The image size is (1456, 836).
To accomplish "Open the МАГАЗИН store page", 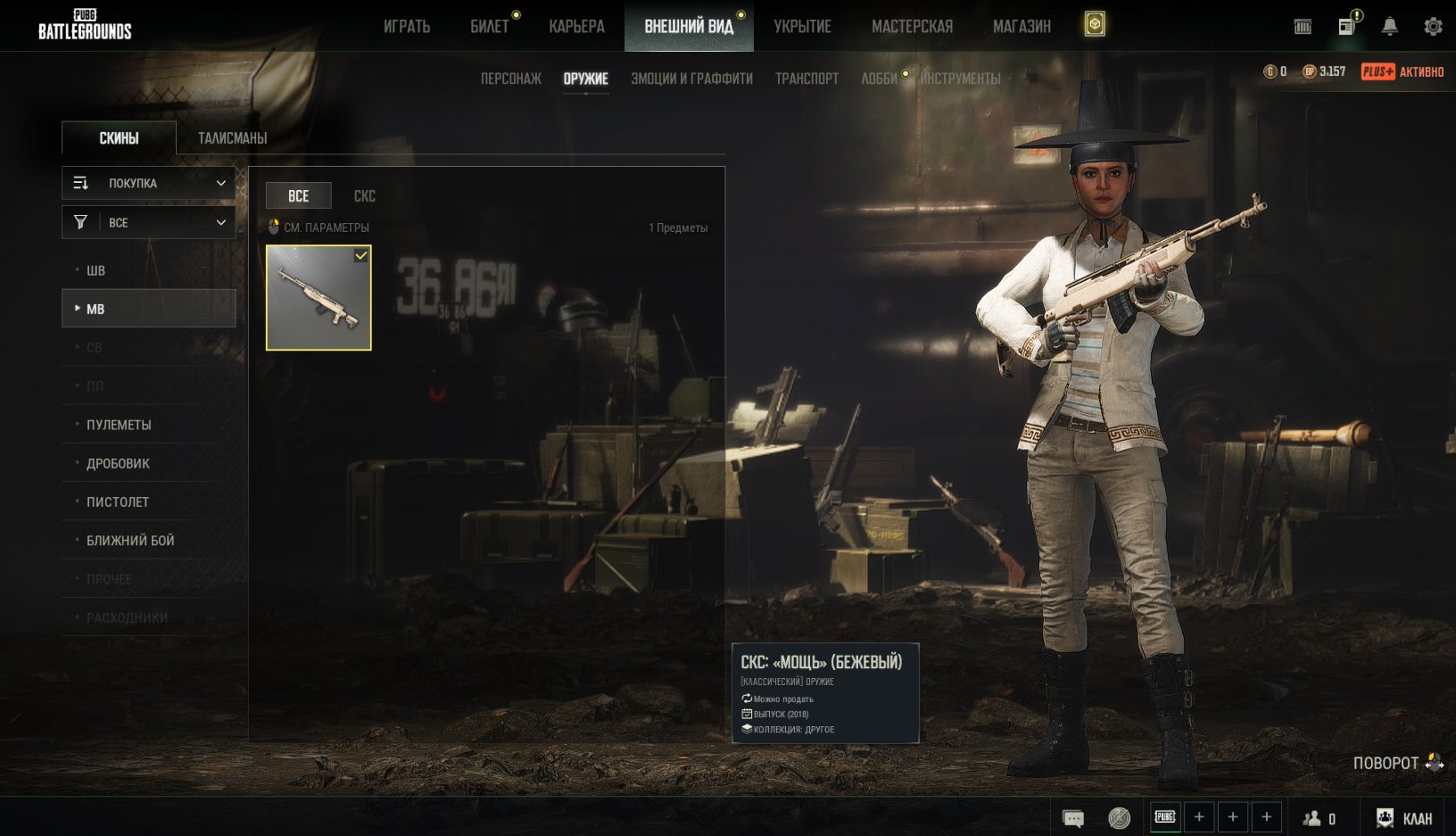I will 1022,27.
